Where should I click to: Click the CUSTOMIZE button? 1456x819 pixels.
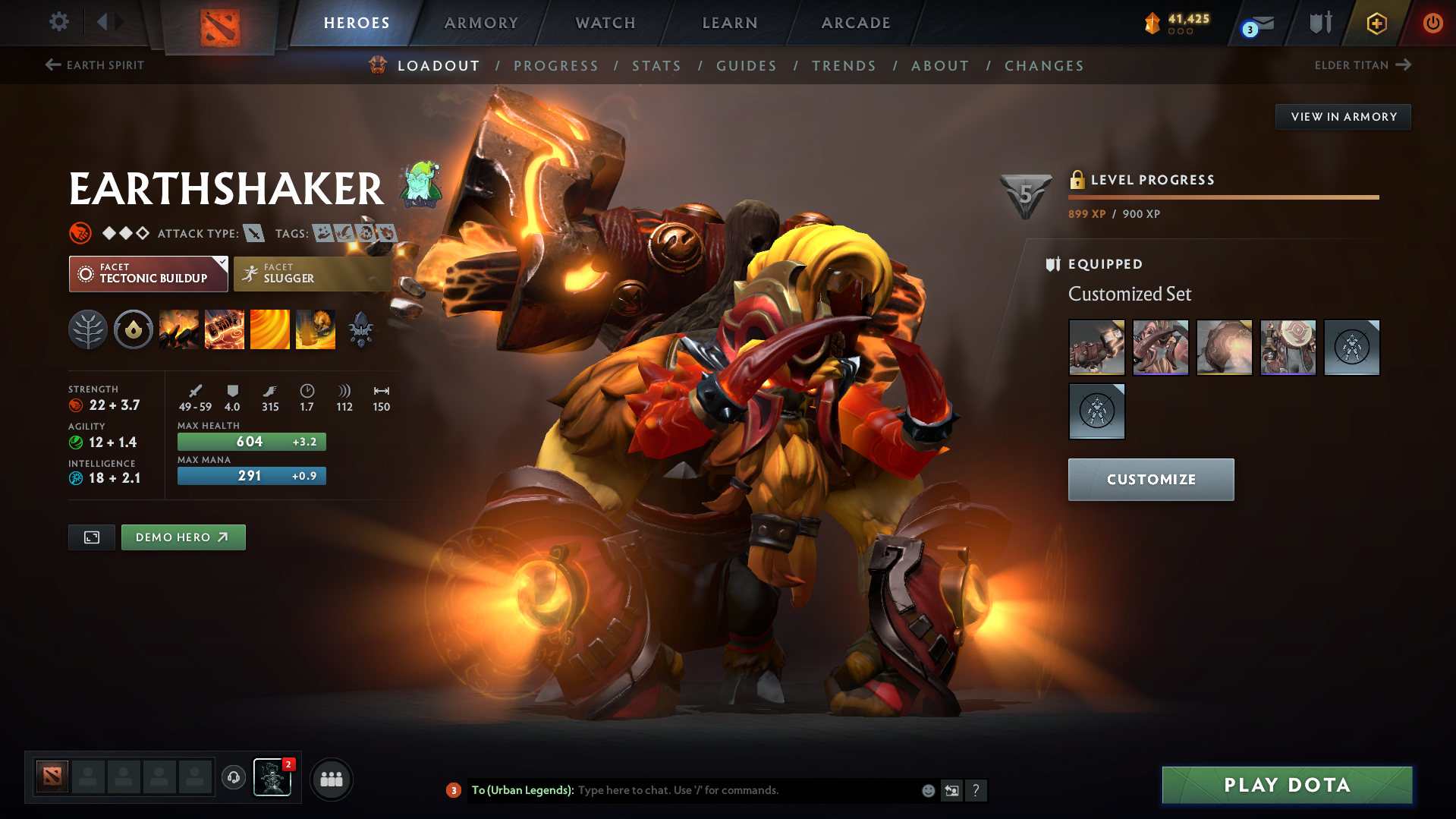point(1150,479)
